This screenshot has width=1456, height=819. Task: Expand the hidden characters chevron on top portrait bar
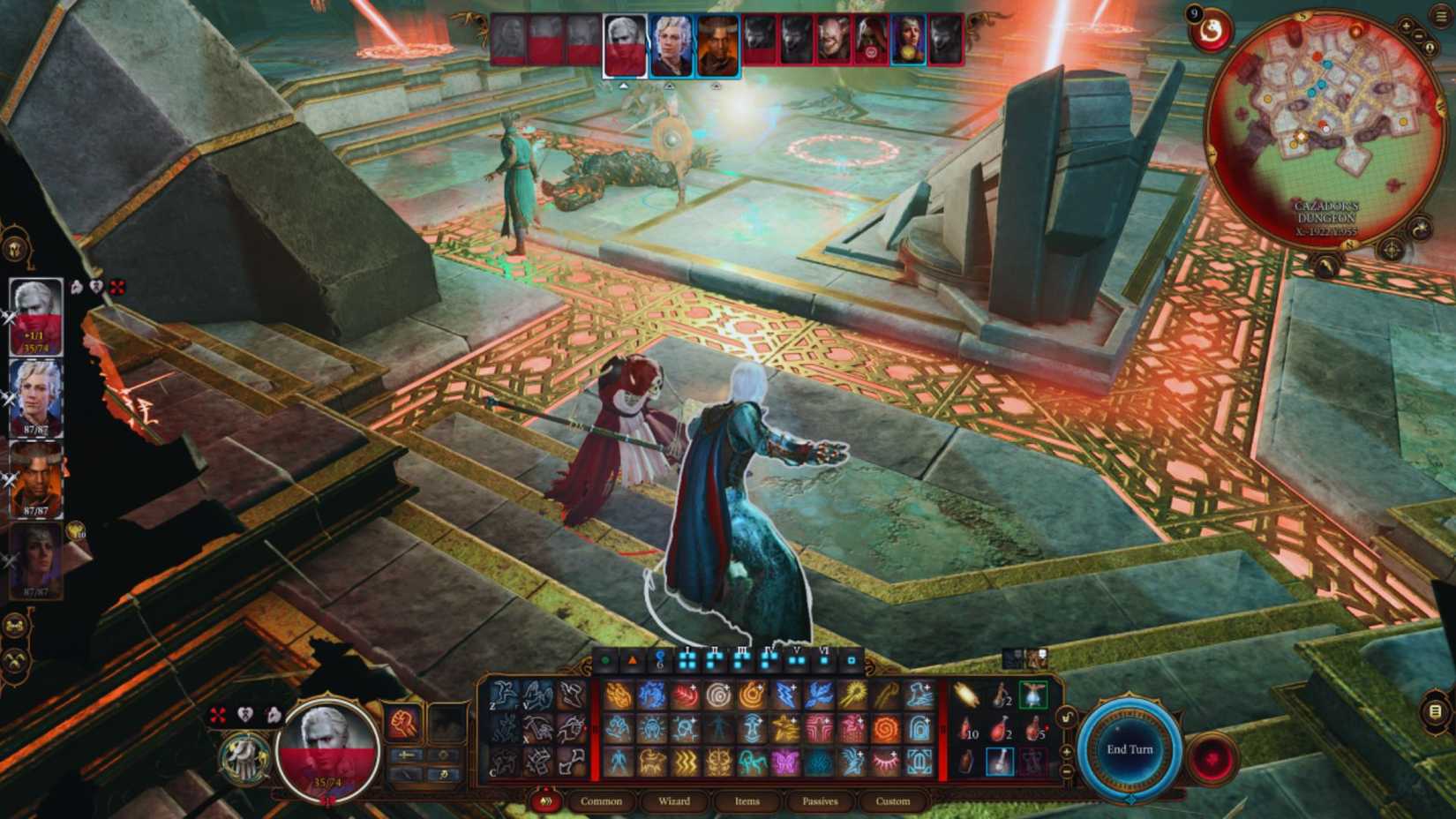point(624,86)
